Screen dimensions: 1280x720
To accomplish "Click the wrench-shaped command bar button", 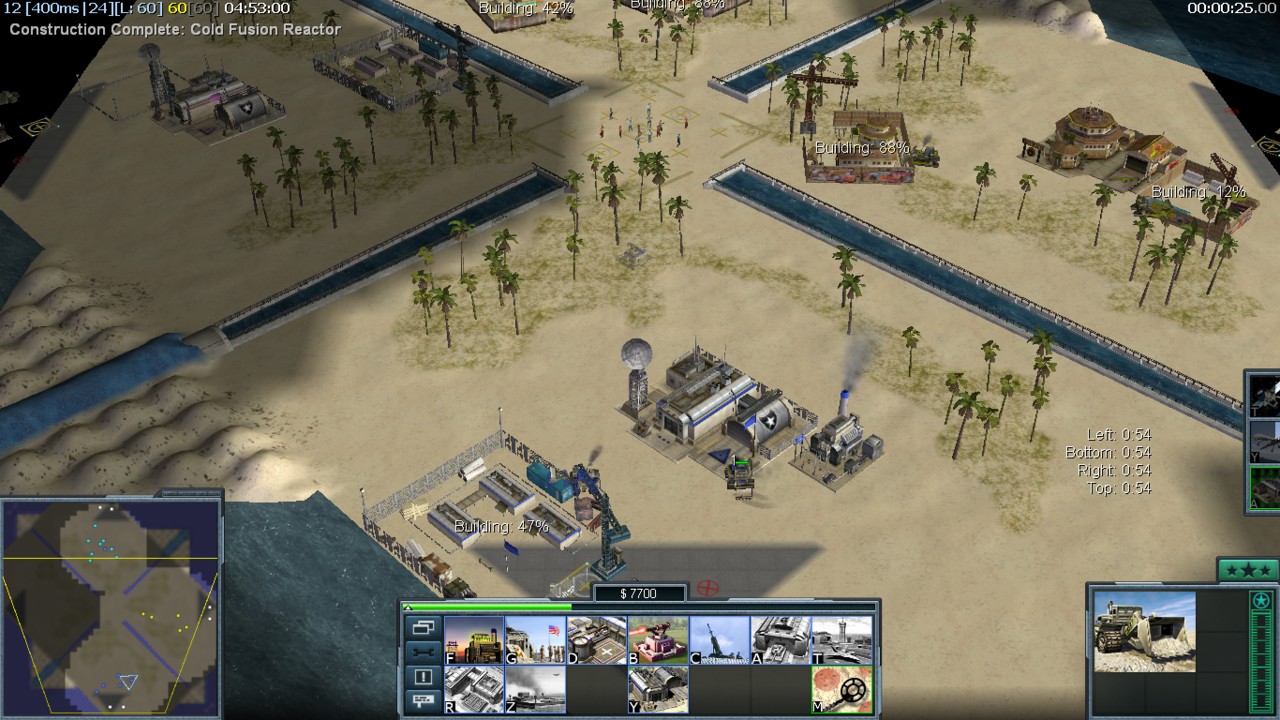I will point(422,652).
